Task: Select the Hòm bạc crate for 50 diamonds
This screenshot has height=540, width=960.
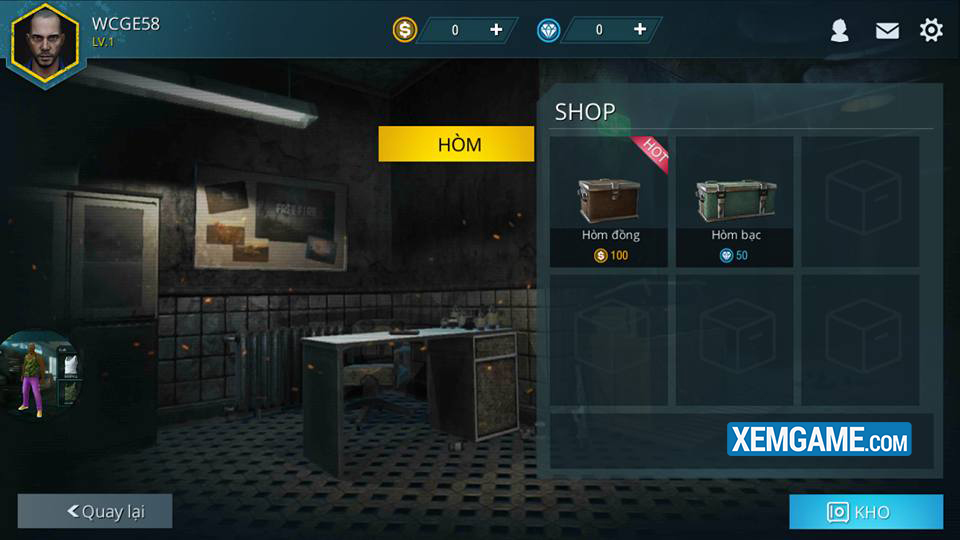Action: tap(735, 202)
